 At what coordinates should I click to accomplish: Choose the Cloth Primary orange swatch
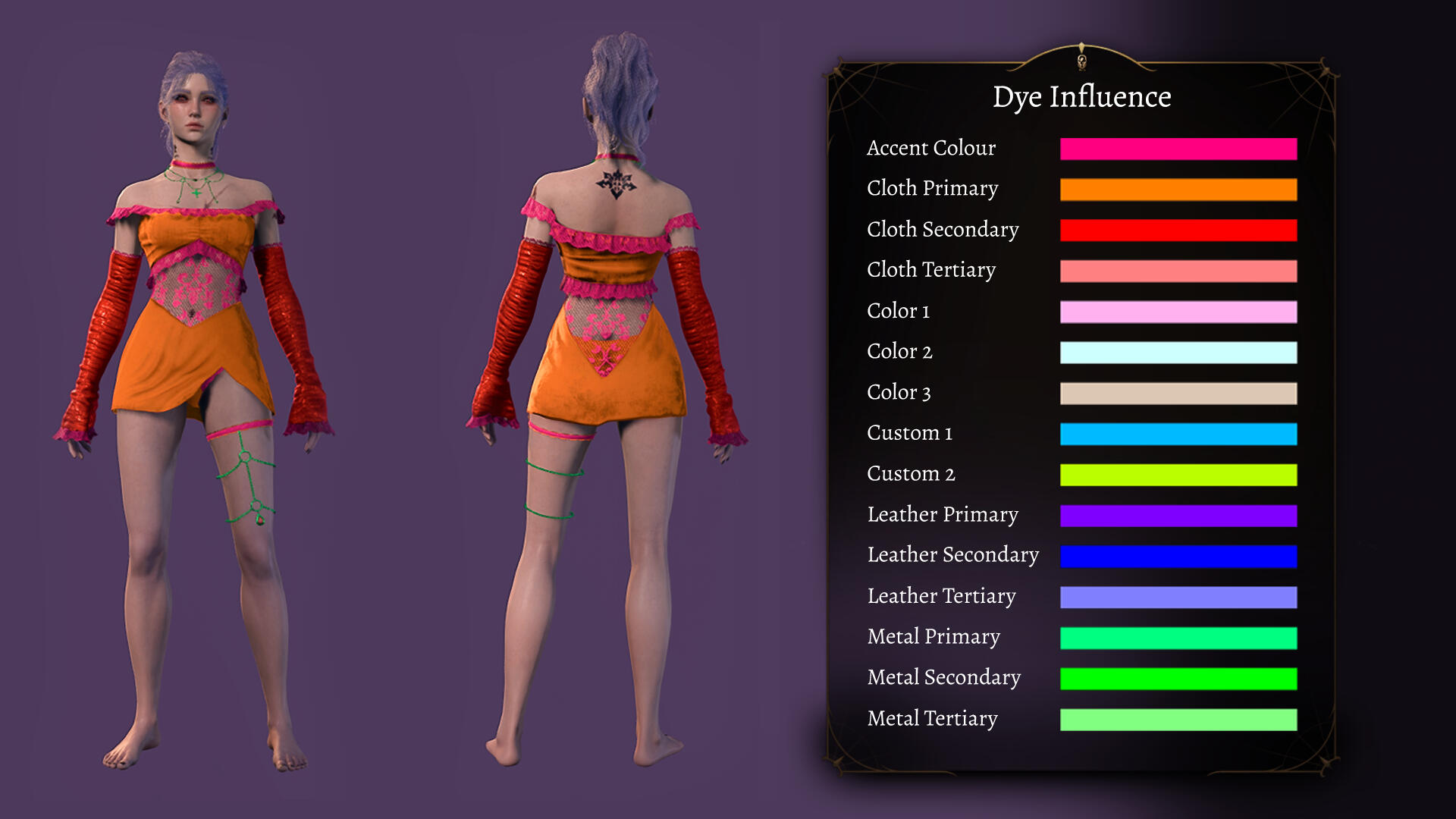click(x=1178, y=190)
